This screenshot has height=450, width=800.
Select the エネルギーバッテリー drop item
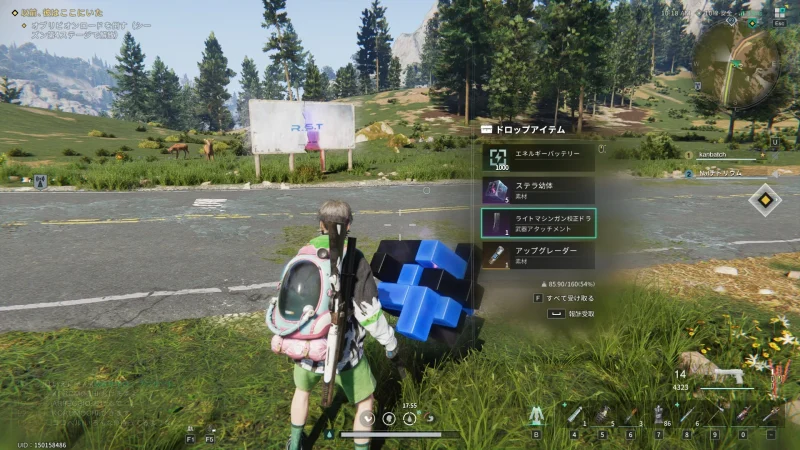[x=538, y=157]
